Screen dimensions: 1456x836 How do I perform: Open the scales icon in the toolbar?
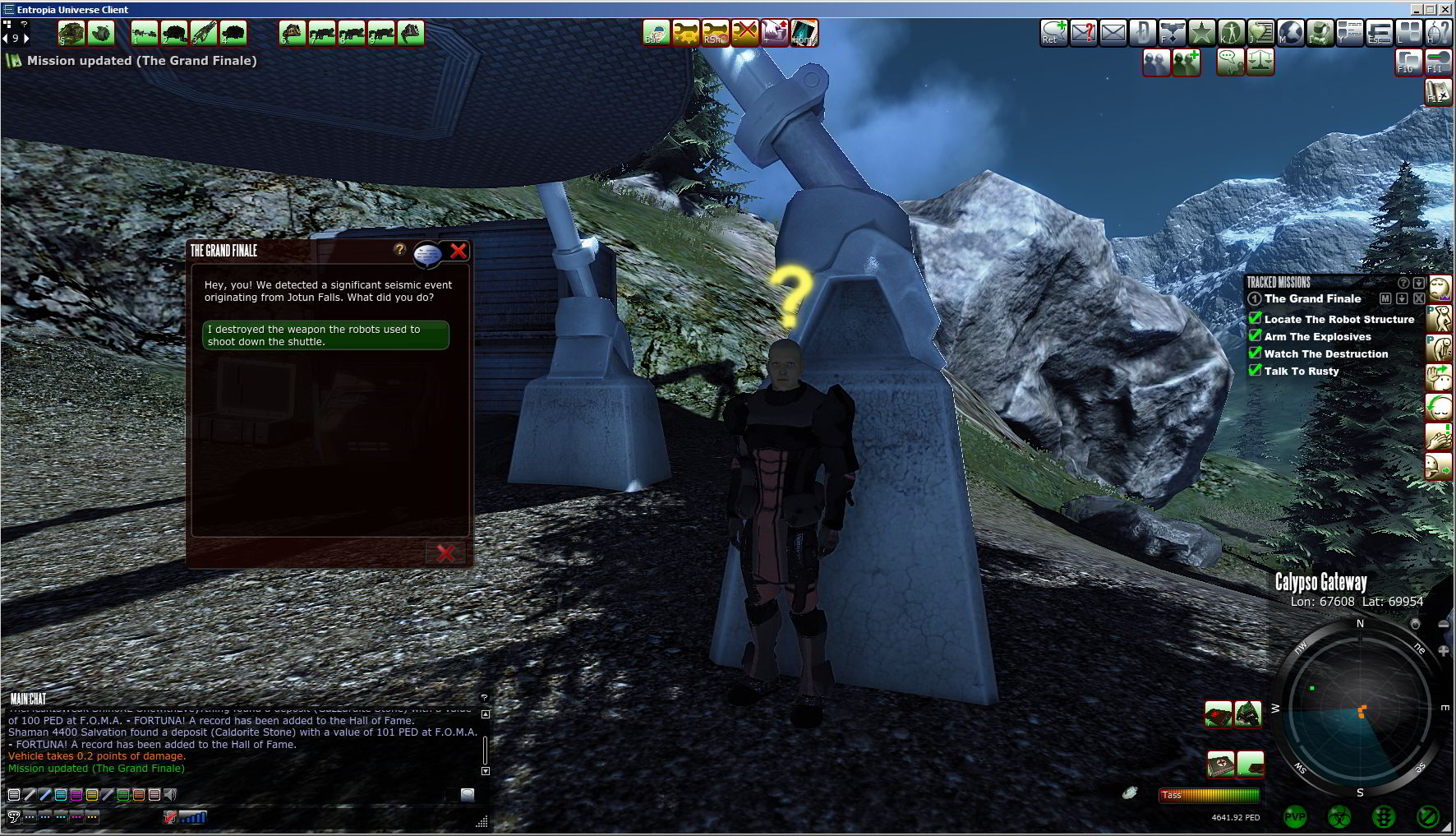coord(1260,62)
